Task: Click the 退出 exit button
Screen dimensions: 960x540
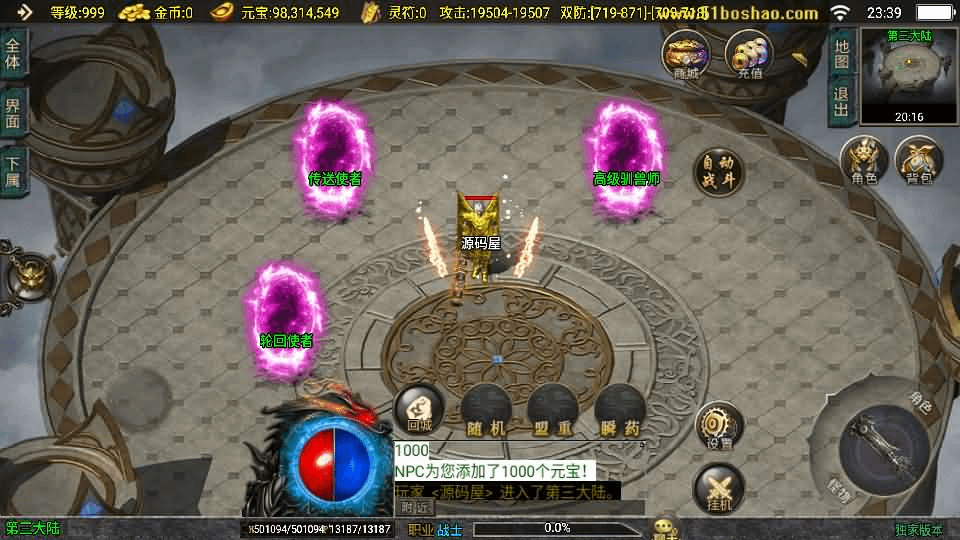Action: pos(842,101)
